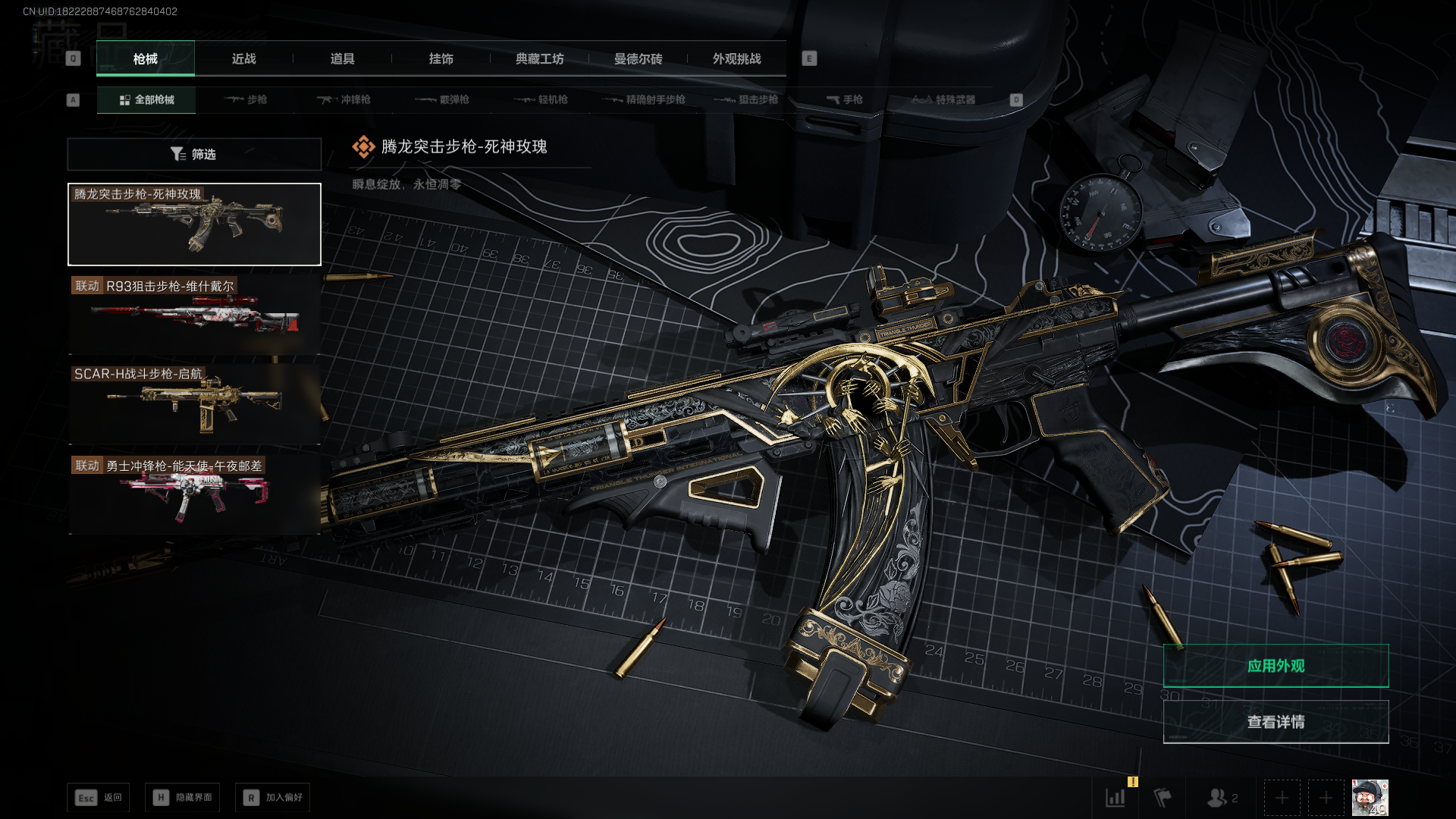Image resolution: width=1456 pixels, height=819 pixels.
Task: View details with 查看详情
Action: [1276, 722]
